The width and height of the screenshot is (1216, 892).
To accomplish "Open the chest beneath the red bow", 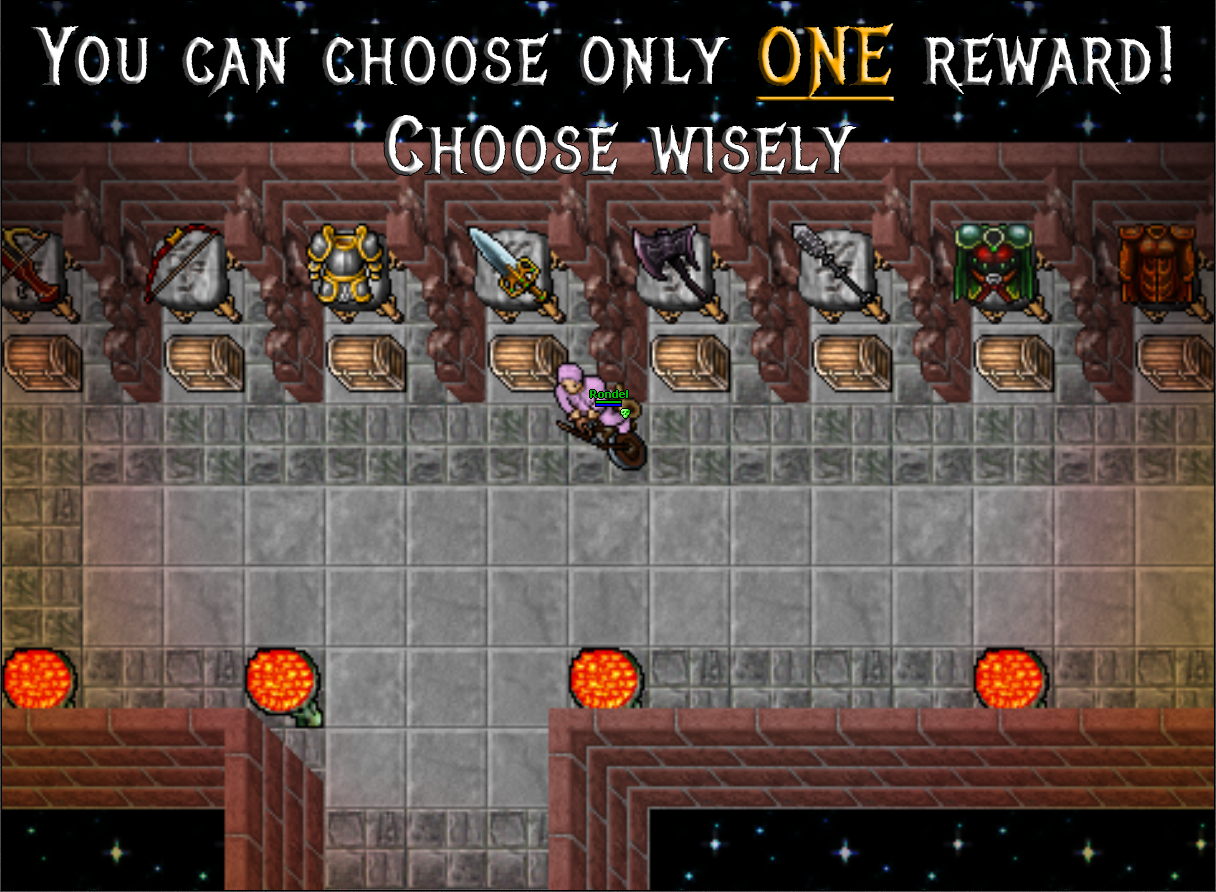I will pyautogui.click(x=204, y=361).
